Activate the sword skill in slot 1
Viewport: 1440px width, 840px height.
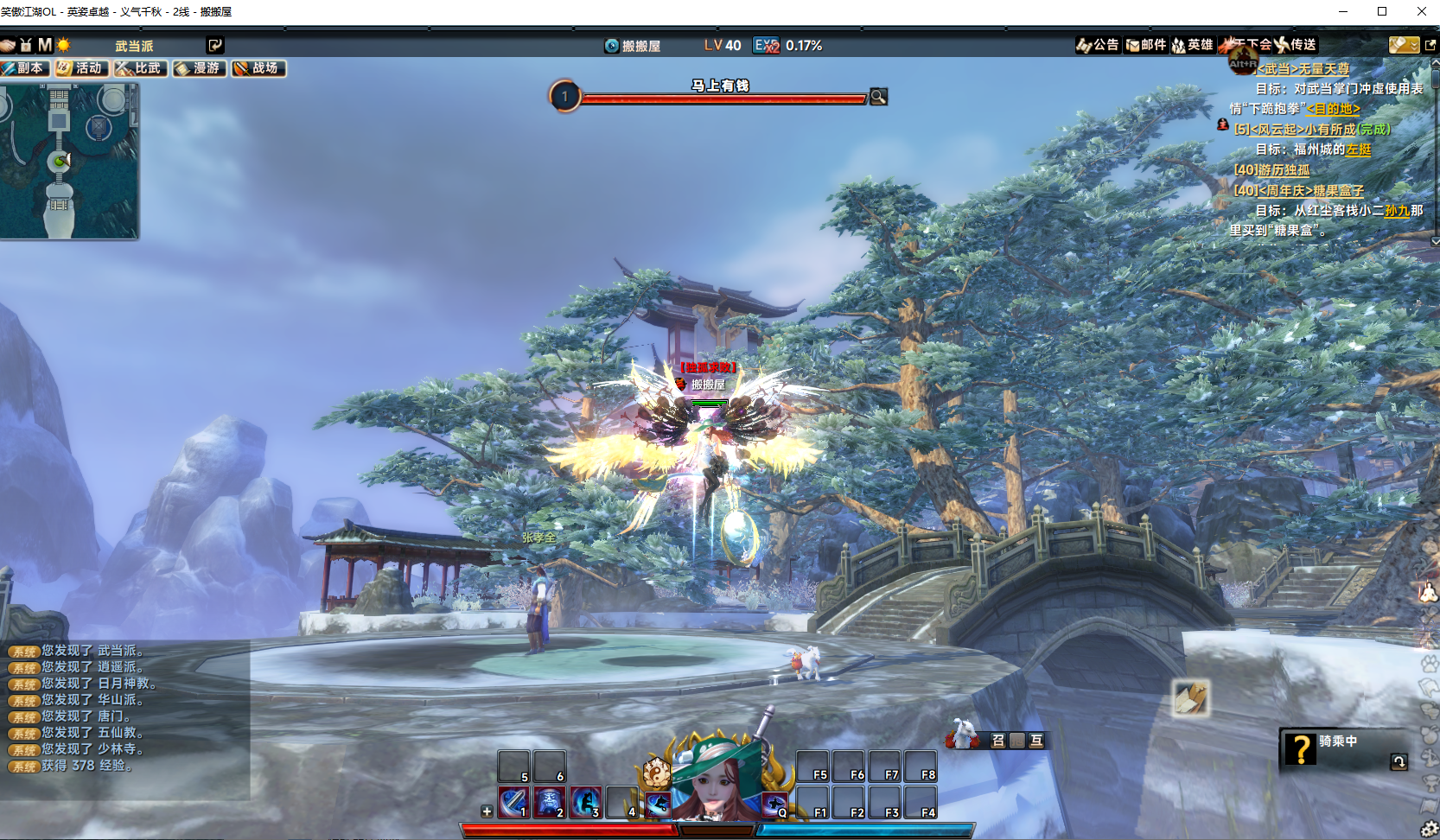pos(513,802)
